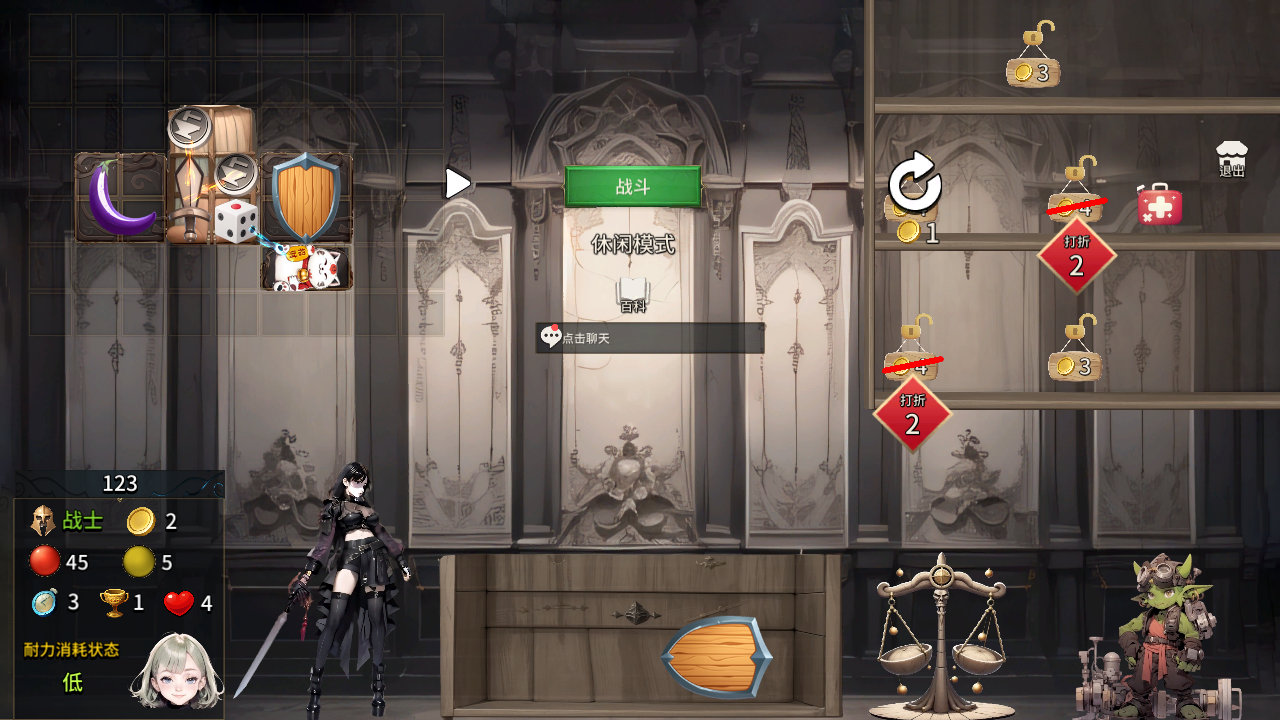
Task: Open the 点击聊天 chat box
Action: tap(650, 338)
